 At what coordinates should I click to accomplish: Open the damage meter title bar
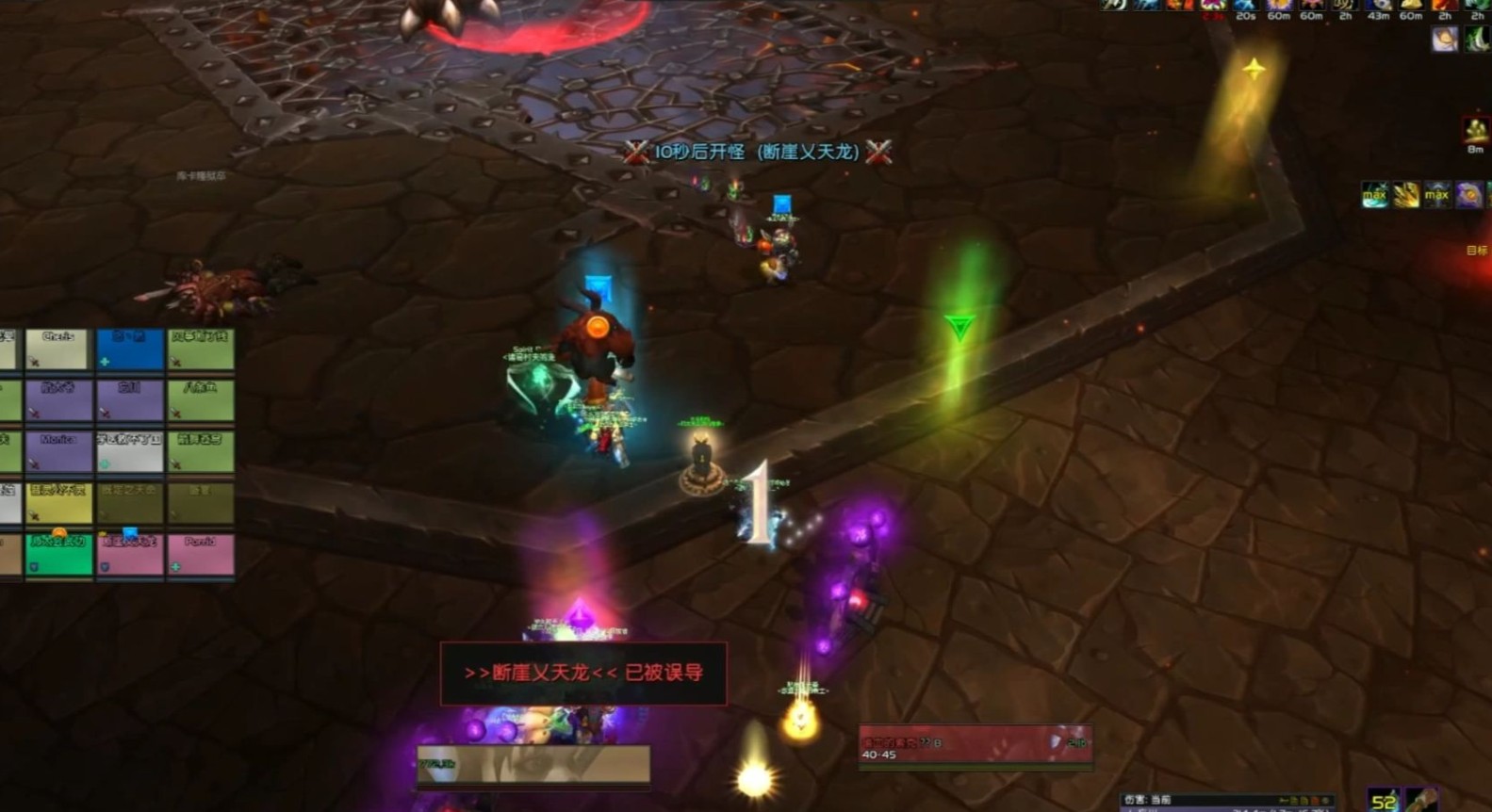(x=1225, y=800)
